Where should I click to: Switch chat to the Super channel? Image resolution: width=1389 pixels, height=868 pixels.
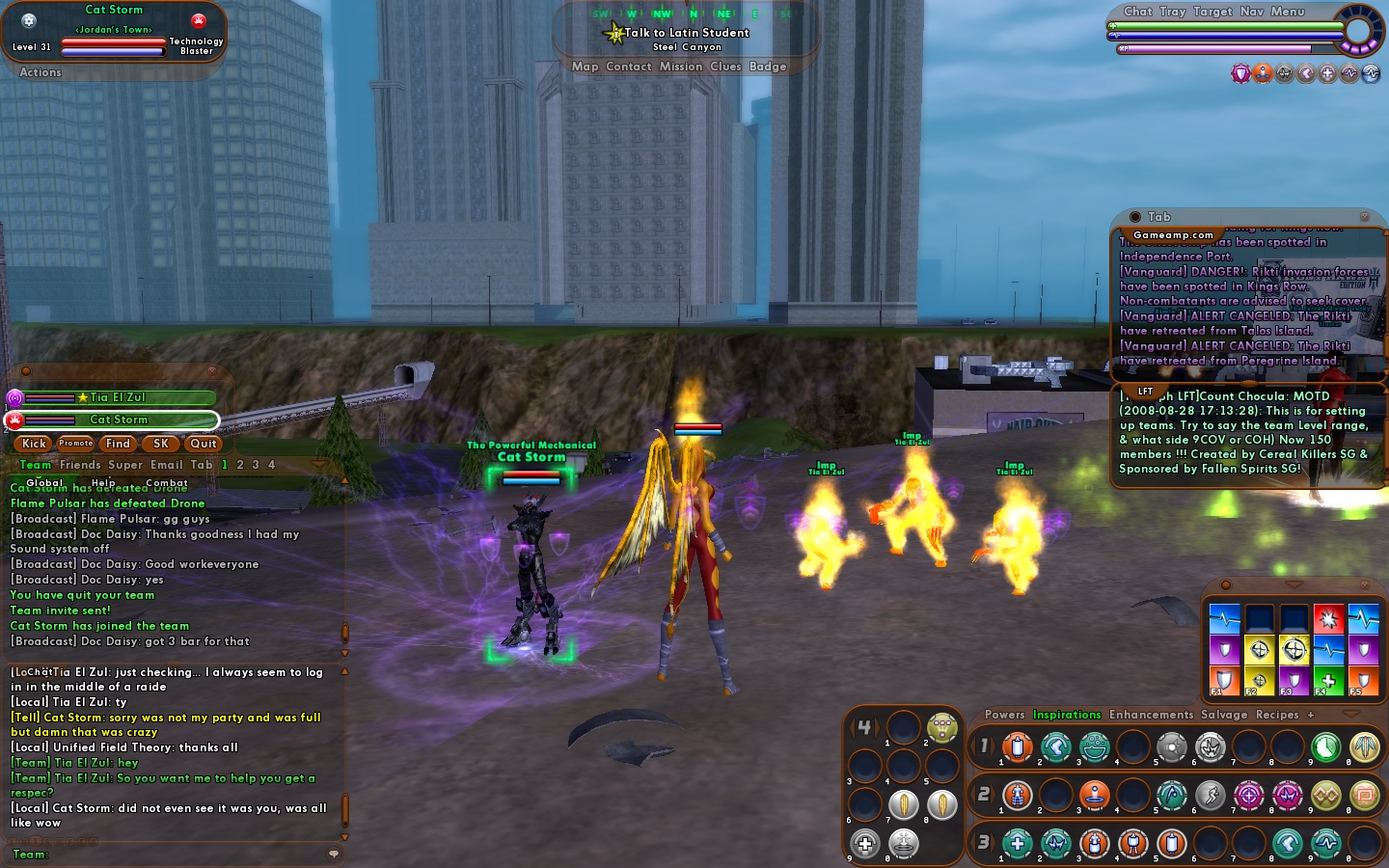pos(125,465)
